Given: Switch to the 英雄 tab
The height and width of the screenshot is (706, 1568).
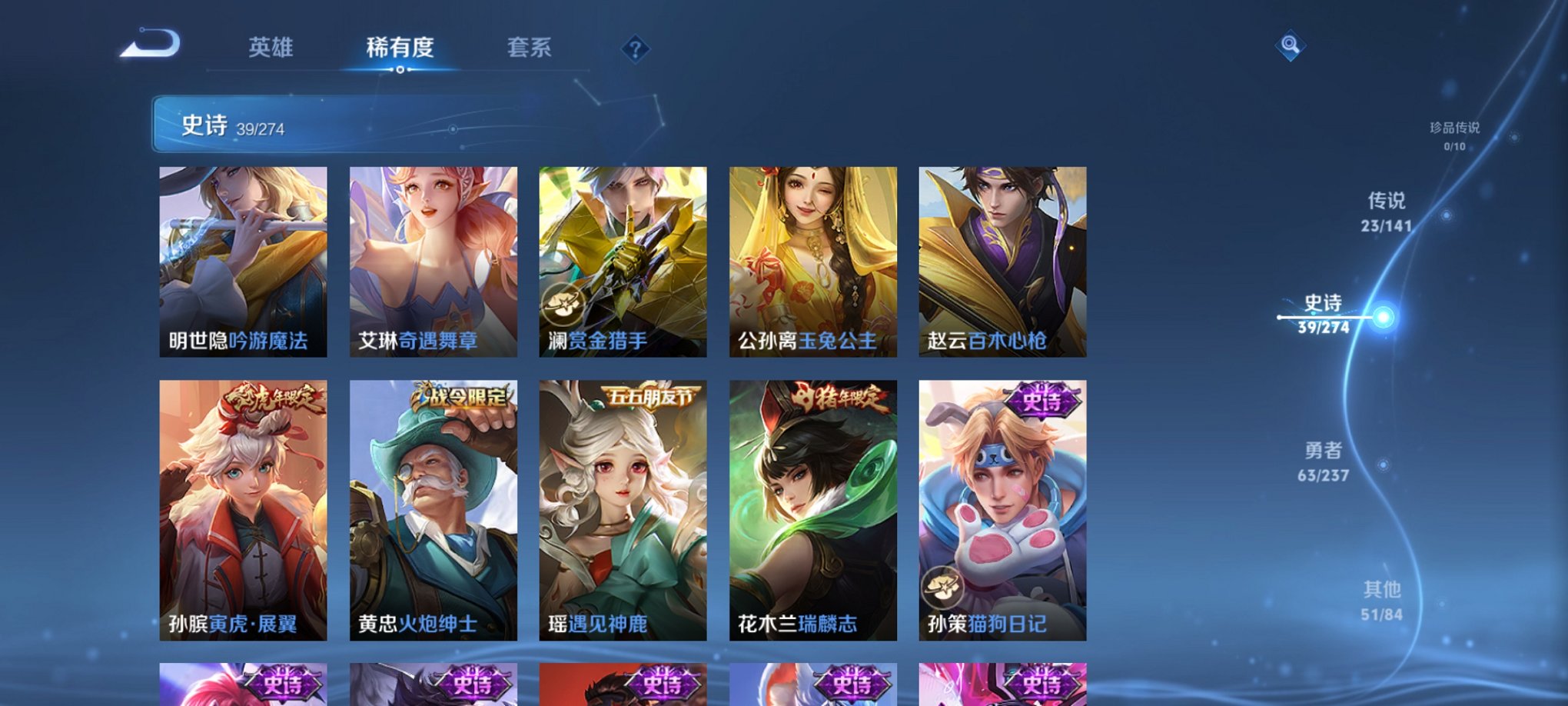Looking at the screenshot, I should click(x=271, y=48).
